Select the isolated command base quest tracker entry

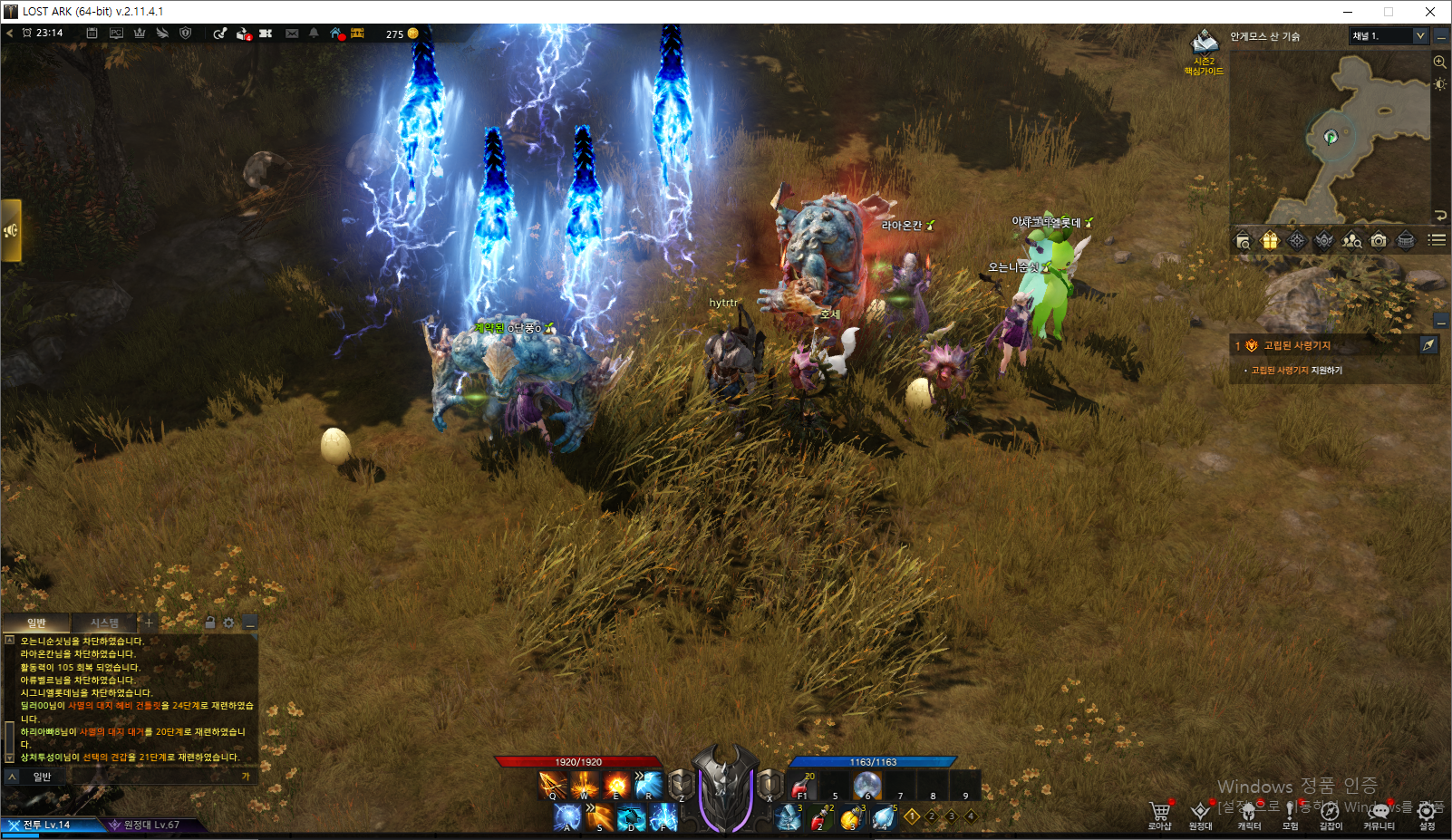1297,345
